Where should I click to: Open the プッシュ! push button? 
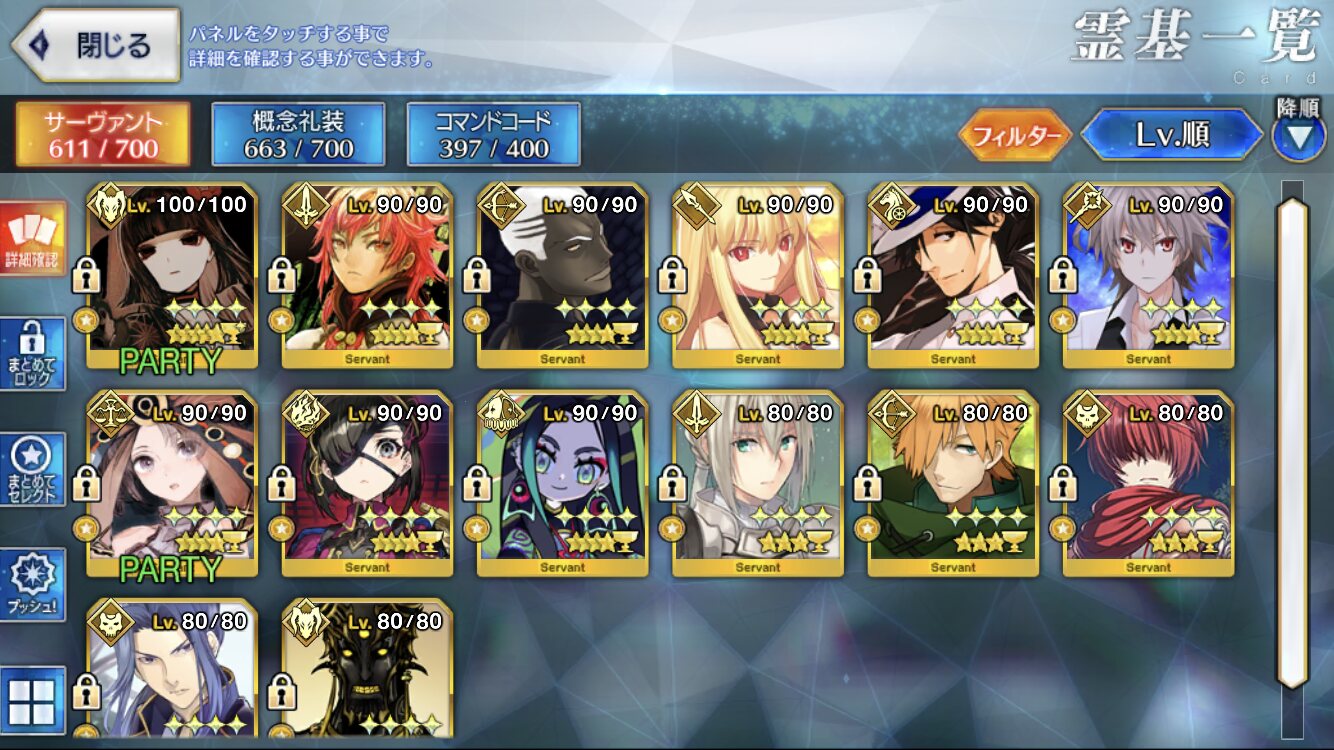click(34, 585)
